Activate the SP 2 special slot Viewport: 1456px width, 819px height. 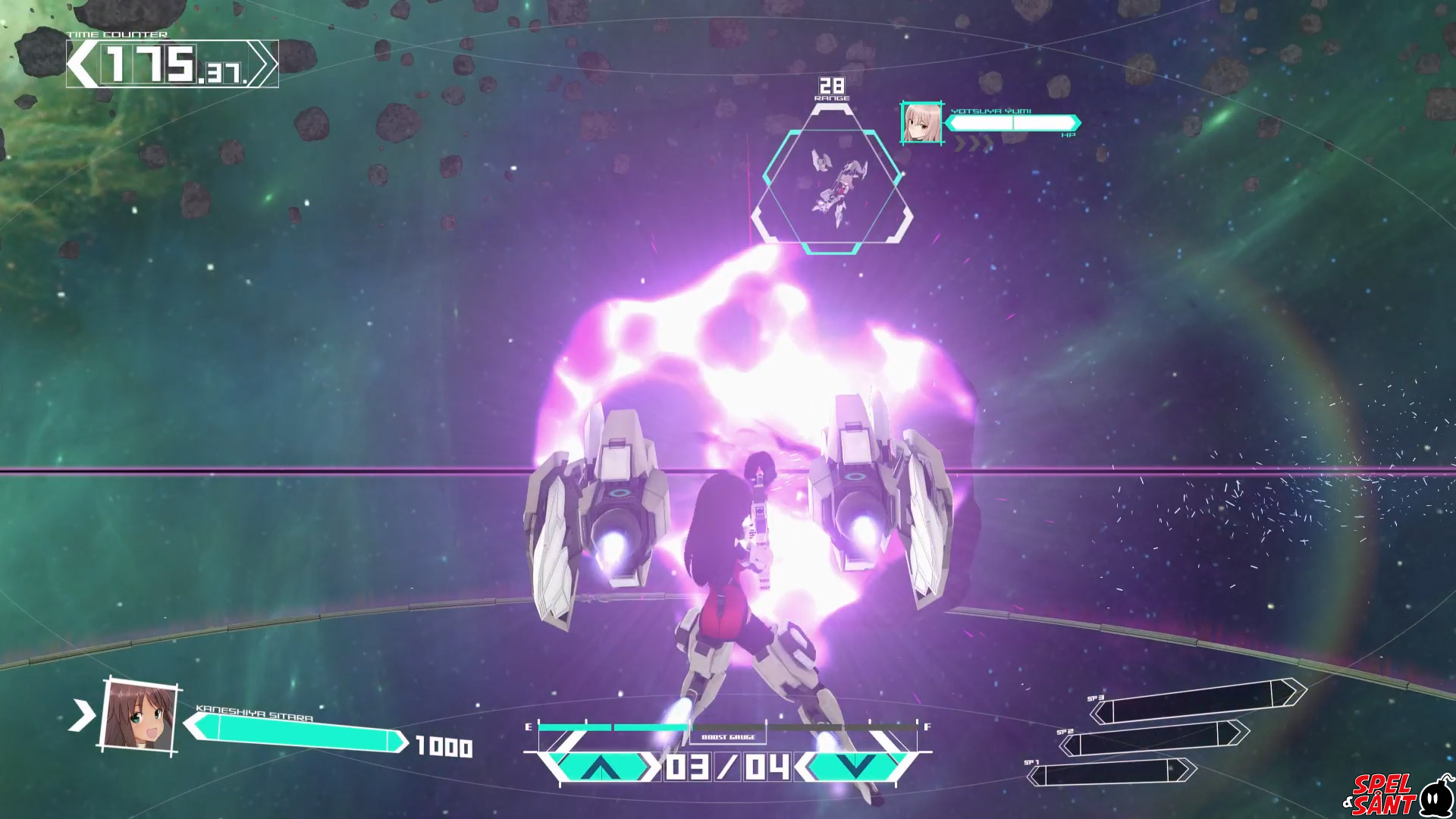[x=1153, y=738]
